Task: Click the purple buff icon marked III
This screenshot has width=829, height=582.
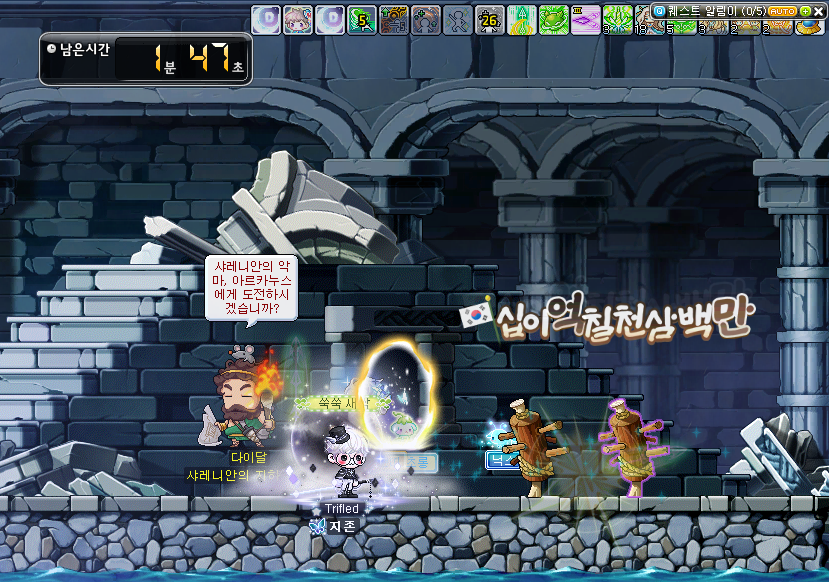Action: (586, 19)
